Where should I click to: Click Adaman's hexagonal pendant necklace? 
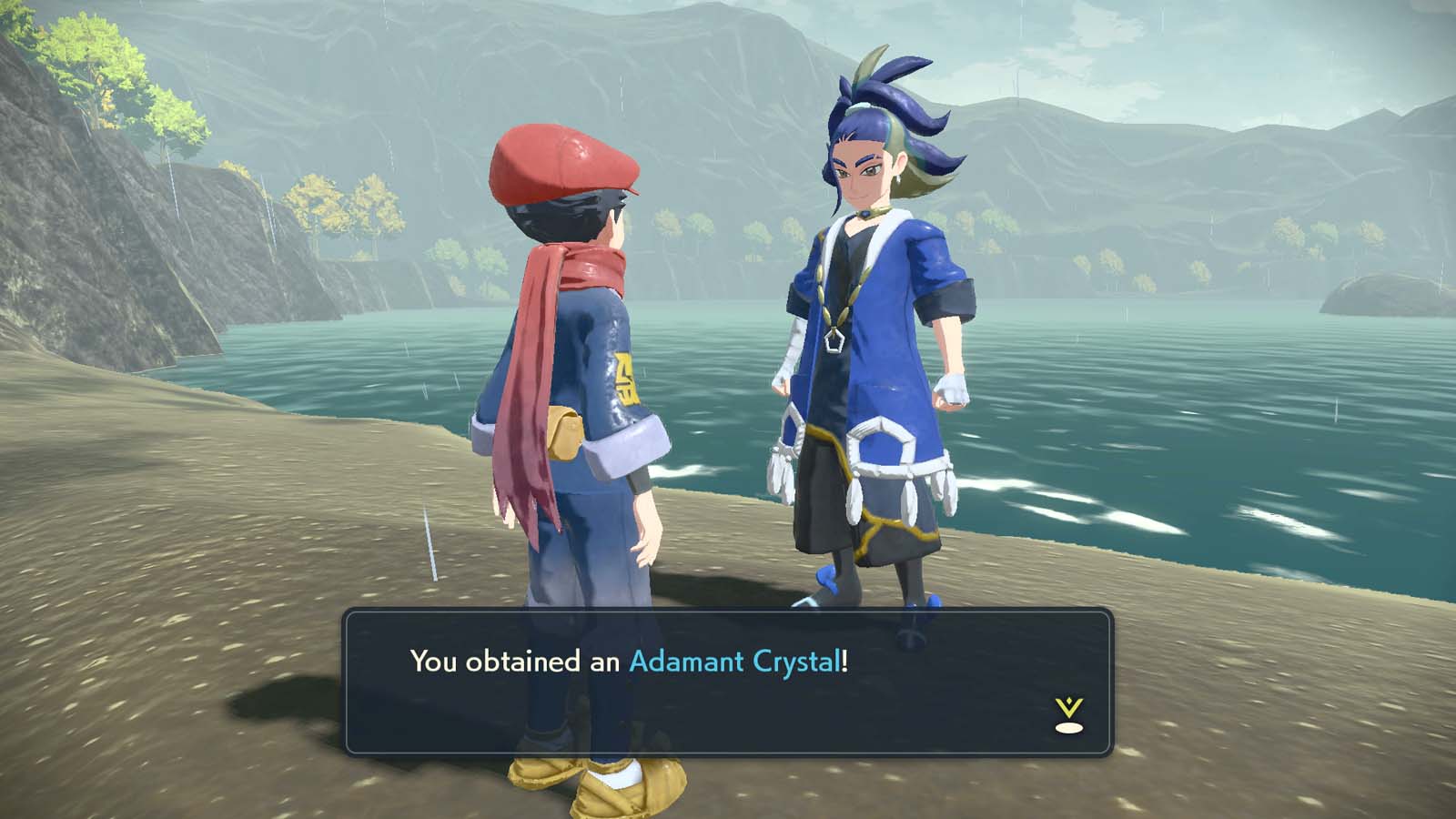click(834, 339)
